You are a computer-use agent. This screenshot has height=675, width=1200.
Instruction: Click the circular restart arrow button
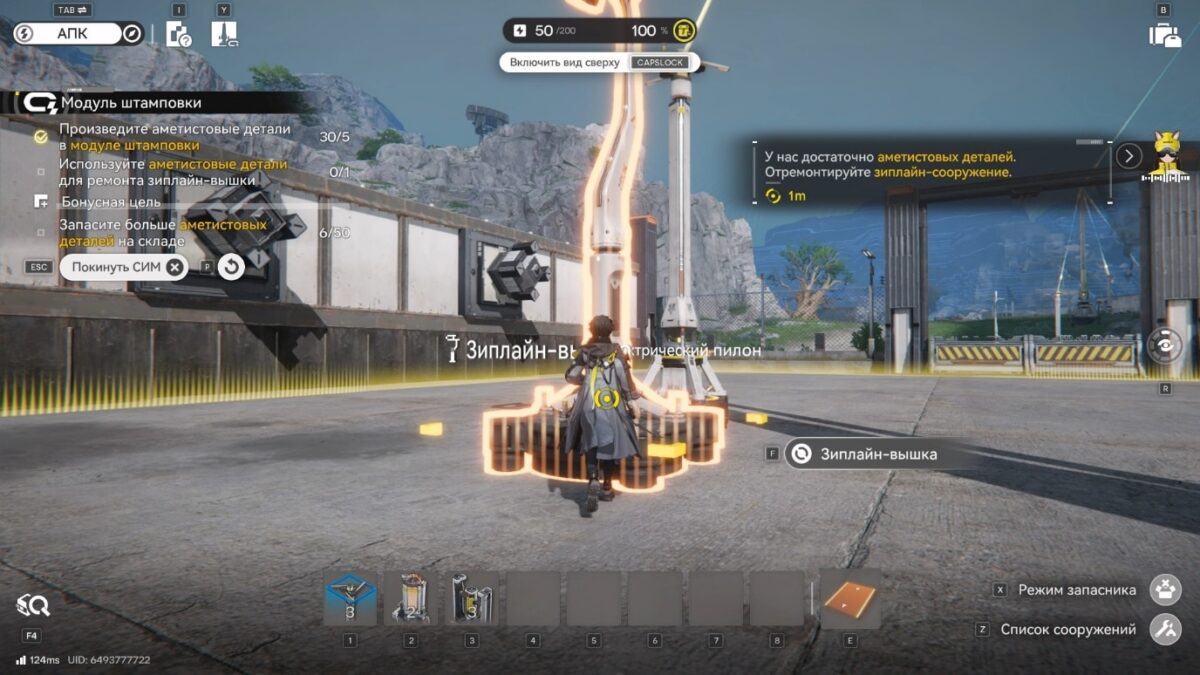pyautogui.click(x=232, y=267)
